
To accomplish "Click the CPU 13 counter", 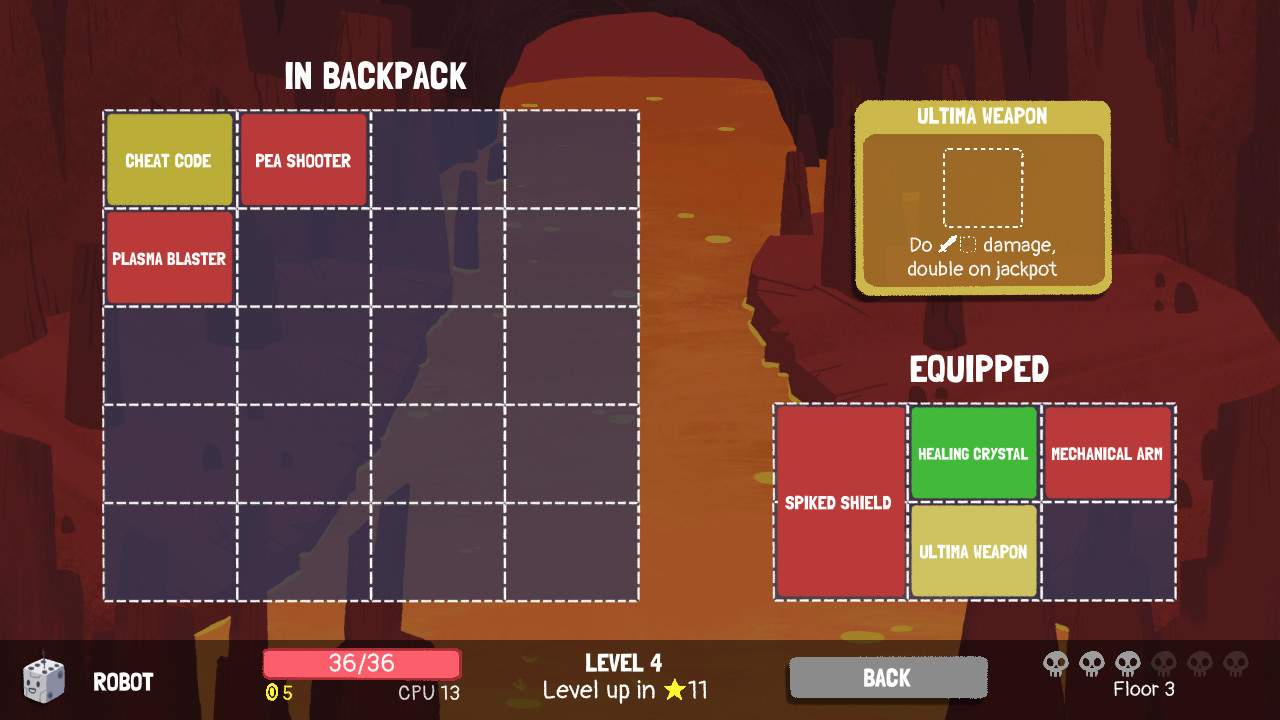I will point(427,692).
